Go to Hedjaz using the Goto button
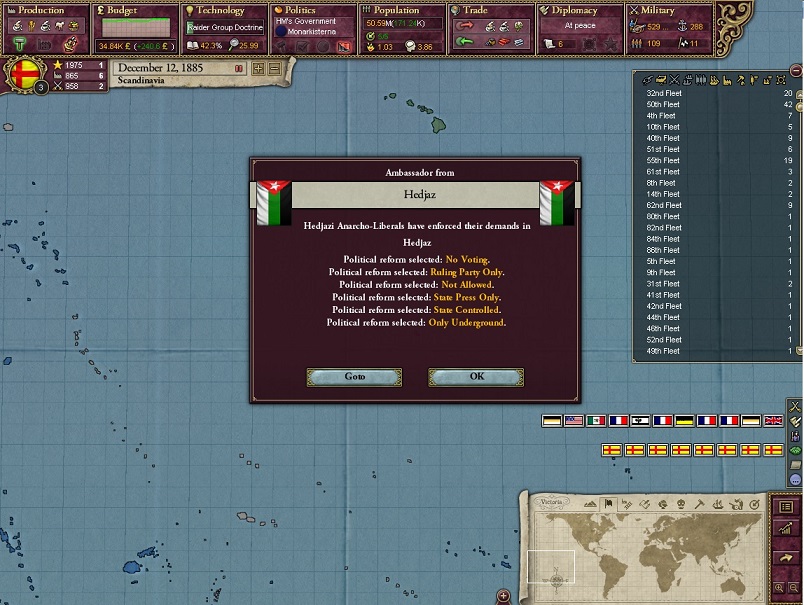Image resolution: width=804 pixels, height=605 pixels. tap(354, 377)
